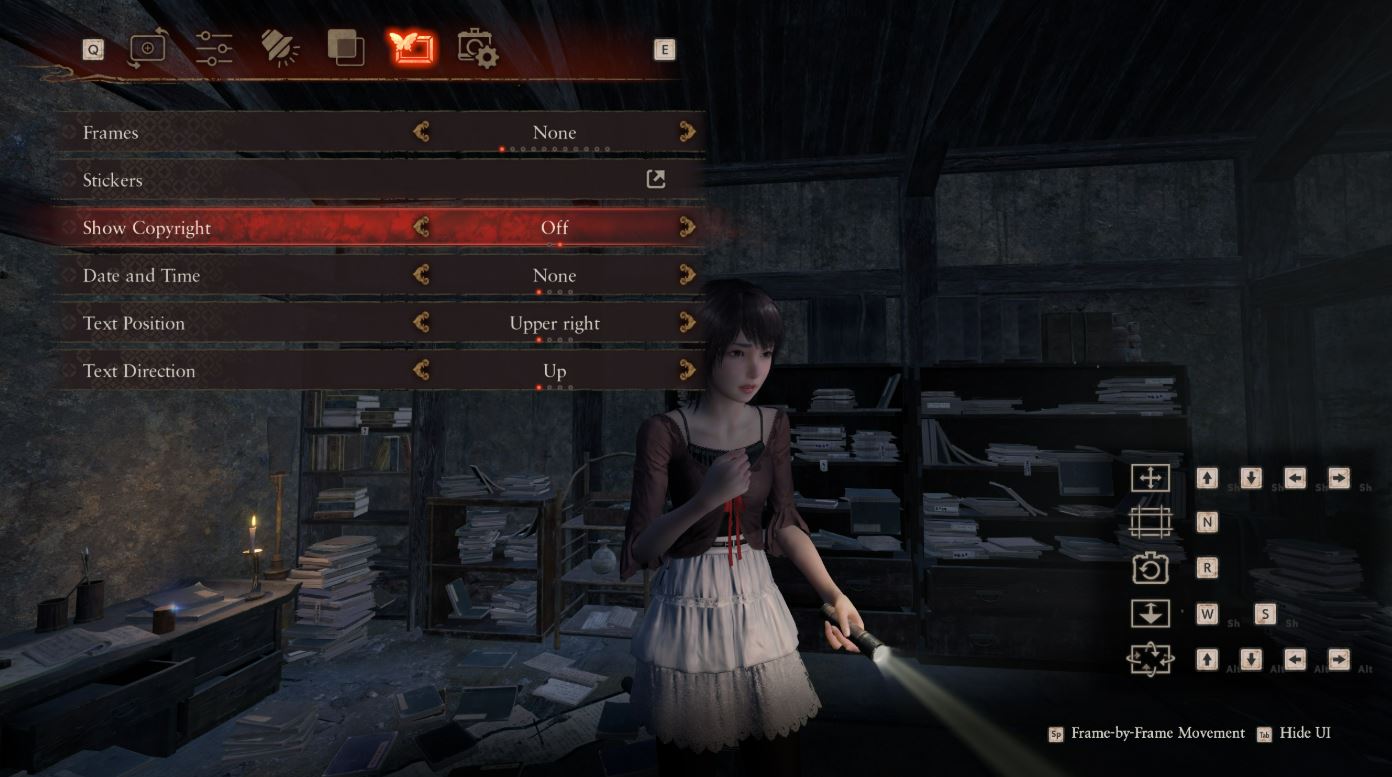Advance Date and Time to next option
The height and width of the screenshot is (777, 1392).
click(x=687, y=275)
